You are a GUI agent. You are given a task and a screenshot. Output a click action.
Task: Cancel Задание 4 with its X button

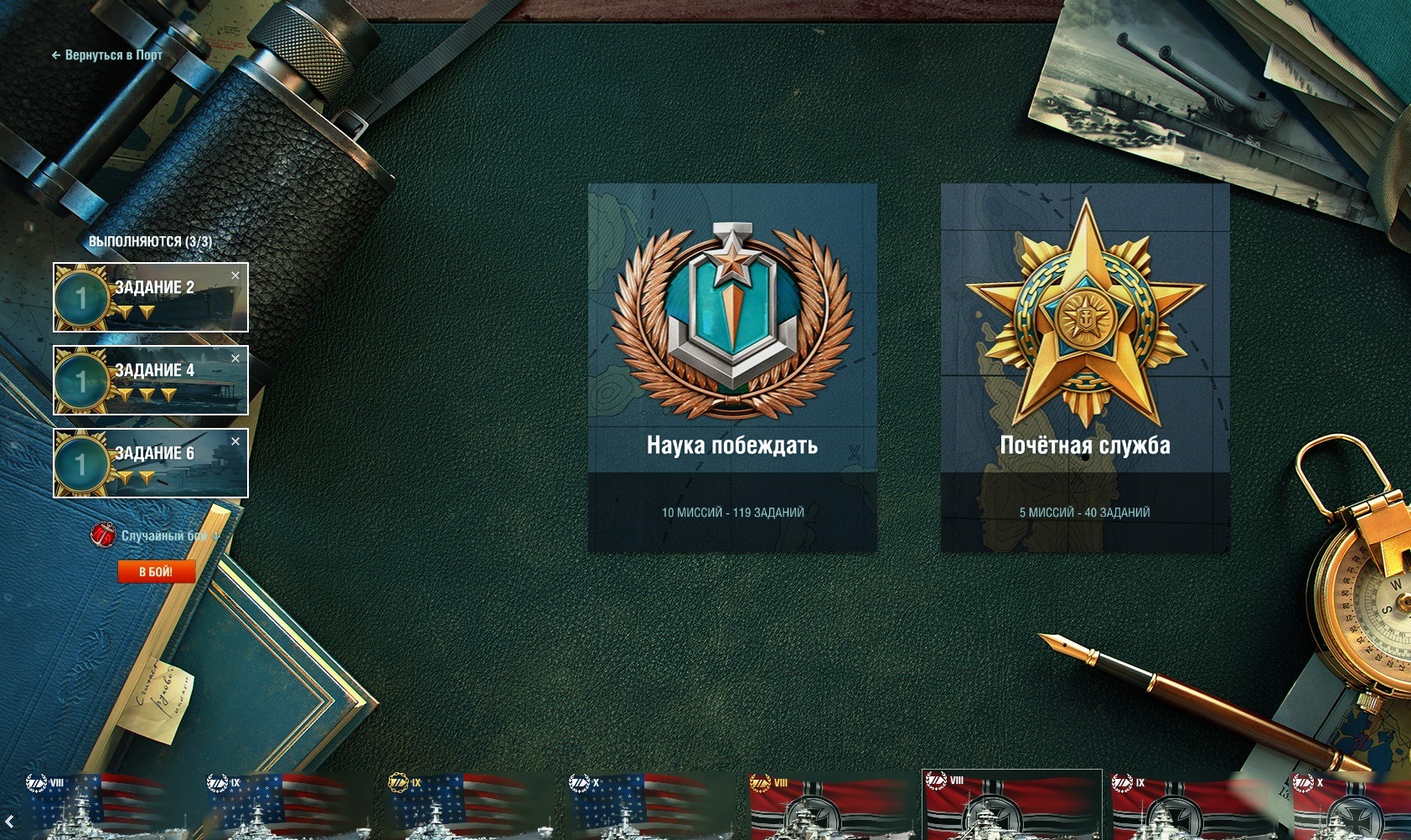click(235, 358)
